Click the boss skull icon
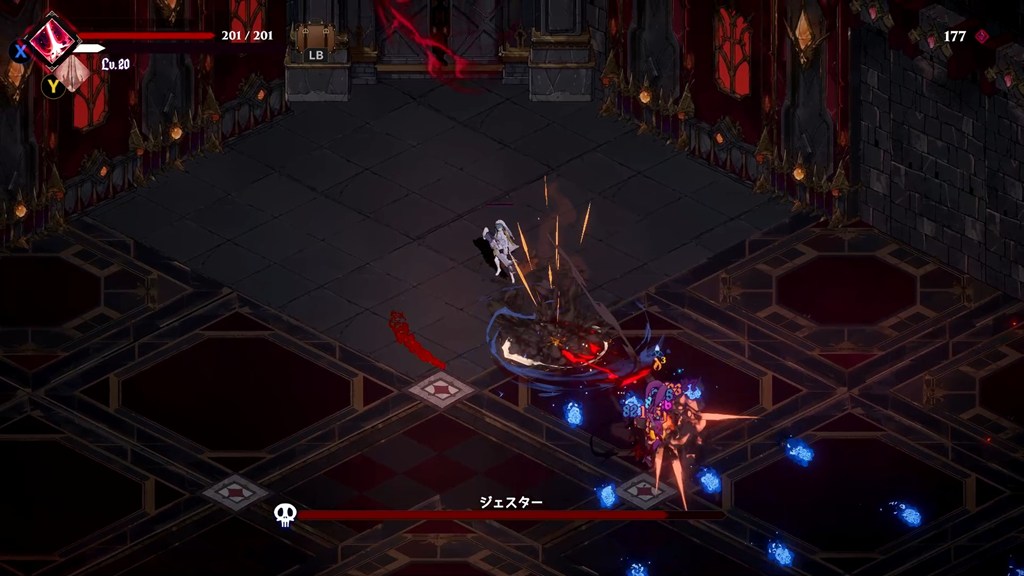Image resolution: width=1024 pixels, height=576 pixels. pos(285,515)
